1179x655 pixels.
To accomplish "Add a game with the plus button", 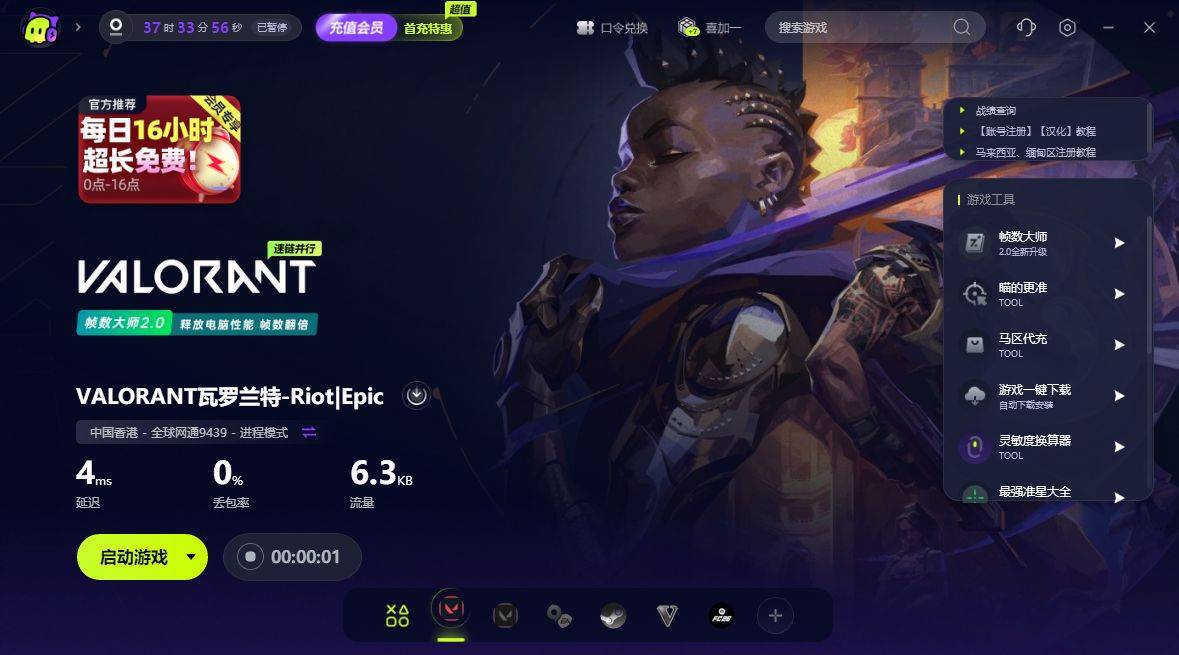I will click(774, 616).
